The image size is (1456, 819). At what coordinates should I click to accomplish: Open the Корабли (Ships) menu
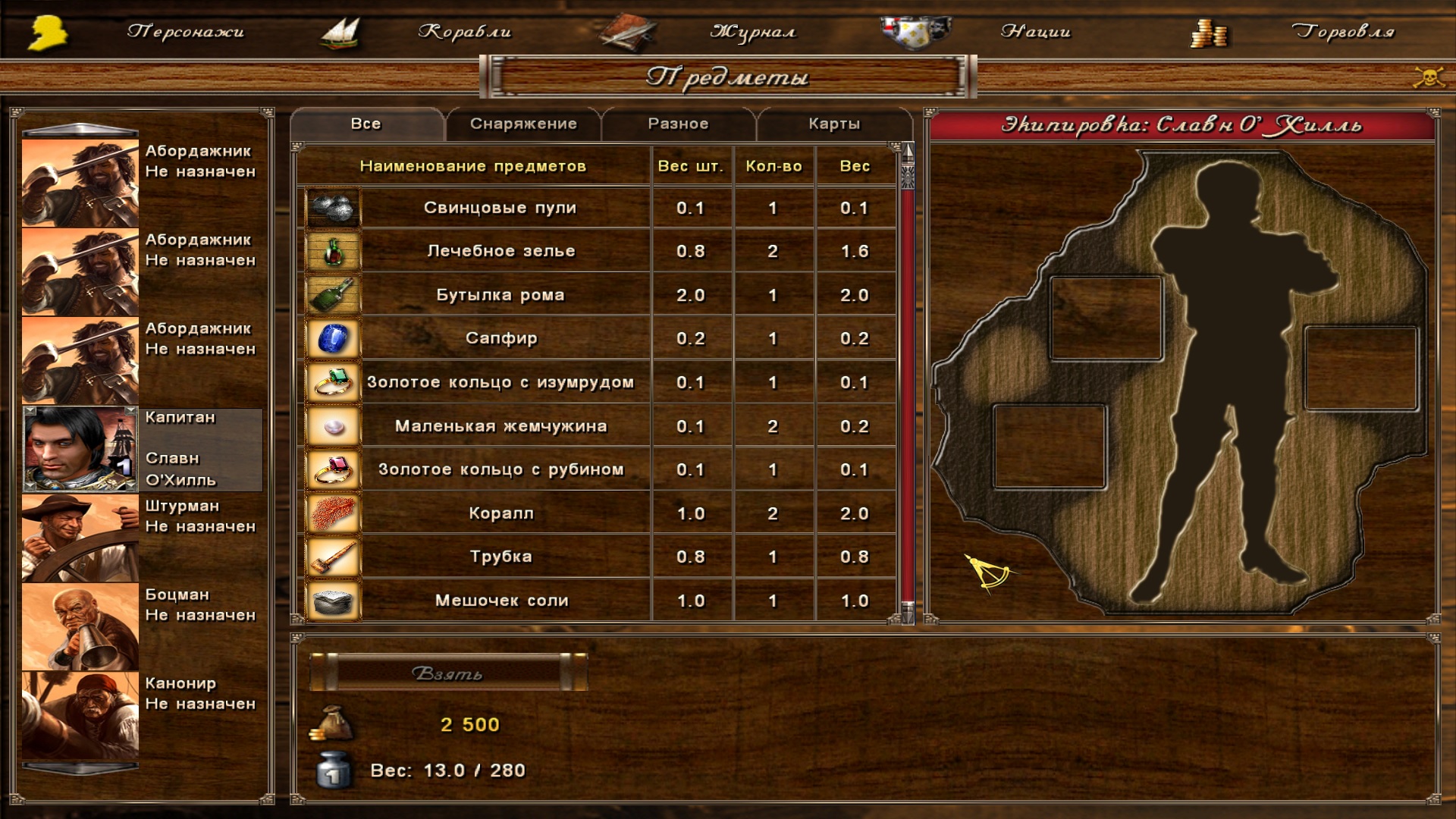[x=464, y=32]
